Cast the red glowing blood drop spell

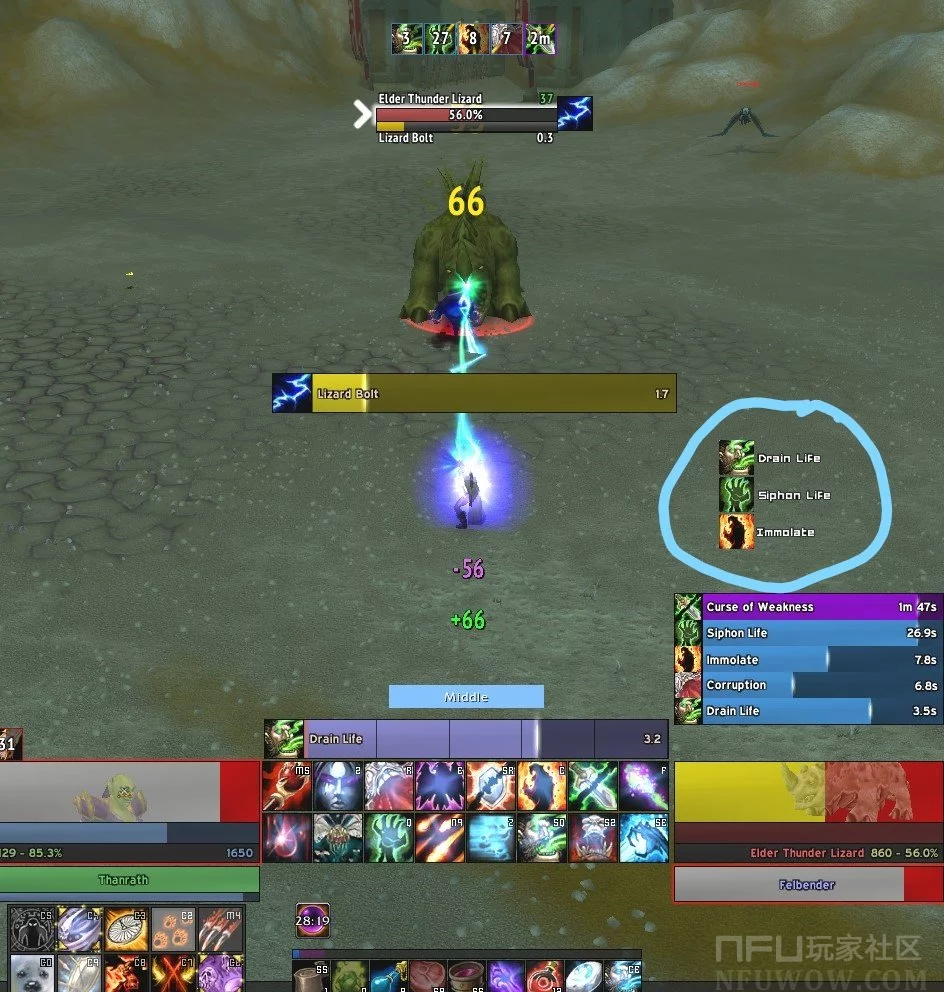click(287, 838)
